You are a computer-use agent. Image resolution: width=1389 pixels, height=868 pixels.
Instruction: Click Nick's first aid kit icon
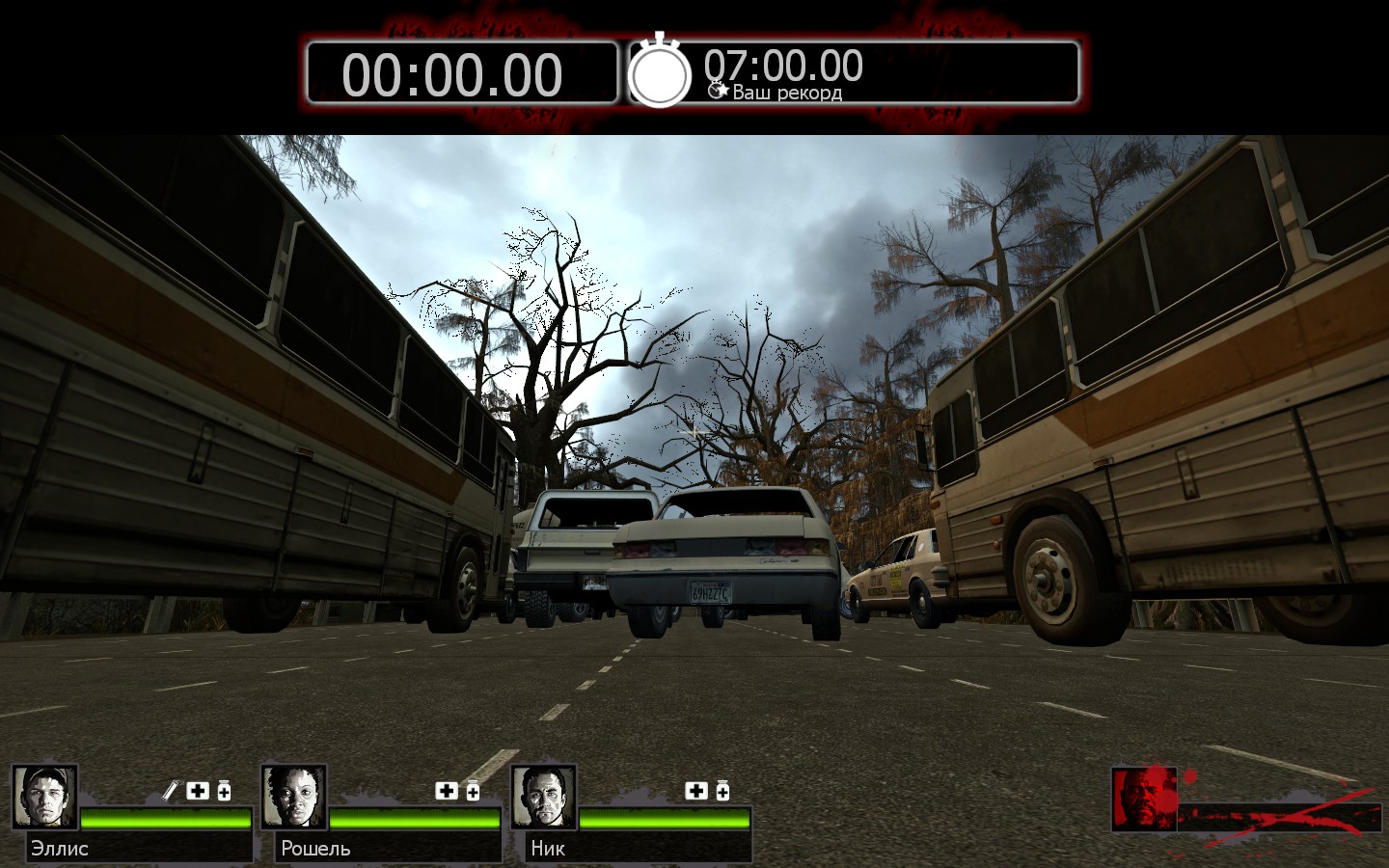696,791
